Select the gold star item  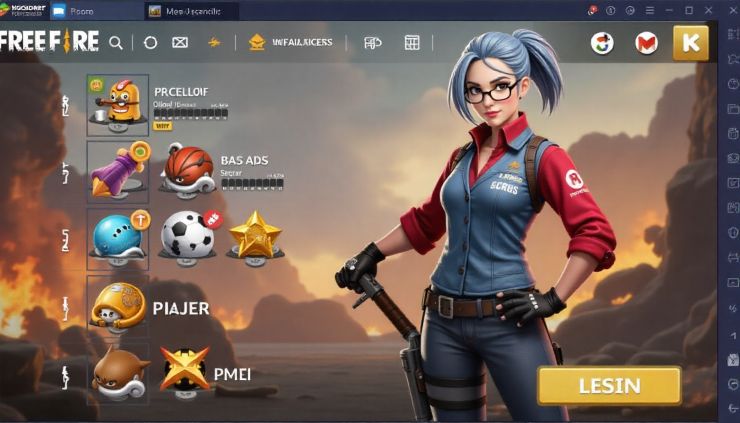(255, 236)
